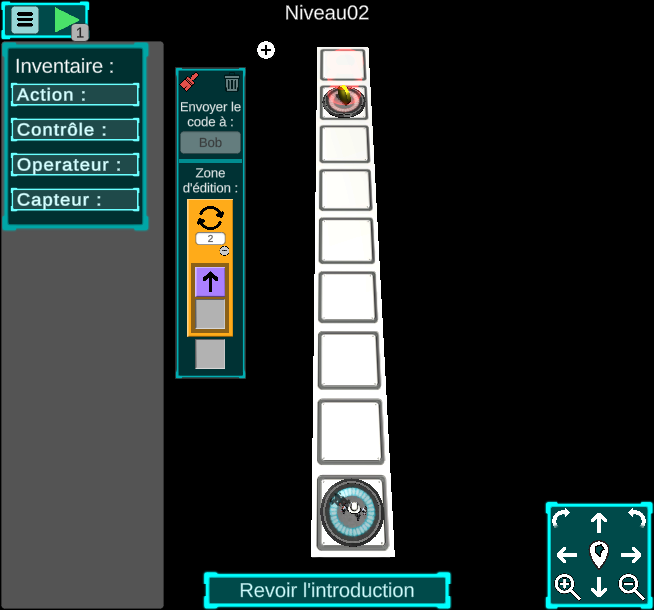Send the code to Bob
This screenshot has width=654, height=610.
[210, 143]
